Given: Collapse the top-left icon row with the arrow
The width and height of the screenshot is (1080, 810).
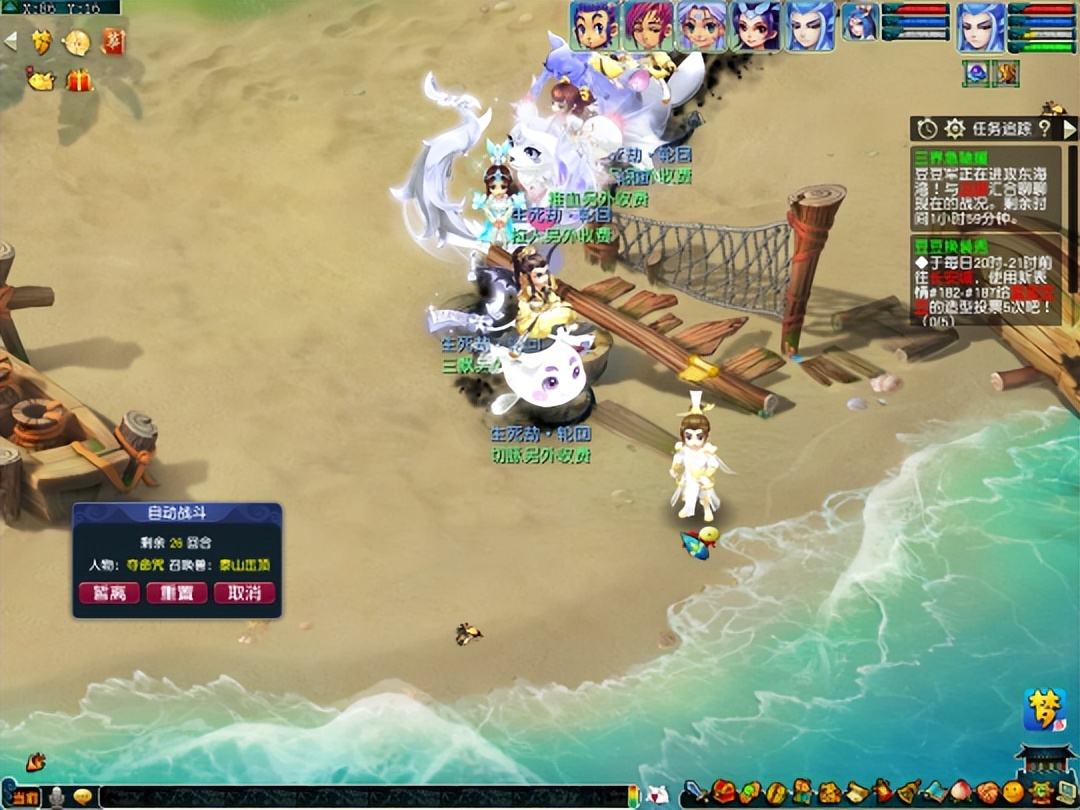Looking at the screenshot, I should pos(11,42).
